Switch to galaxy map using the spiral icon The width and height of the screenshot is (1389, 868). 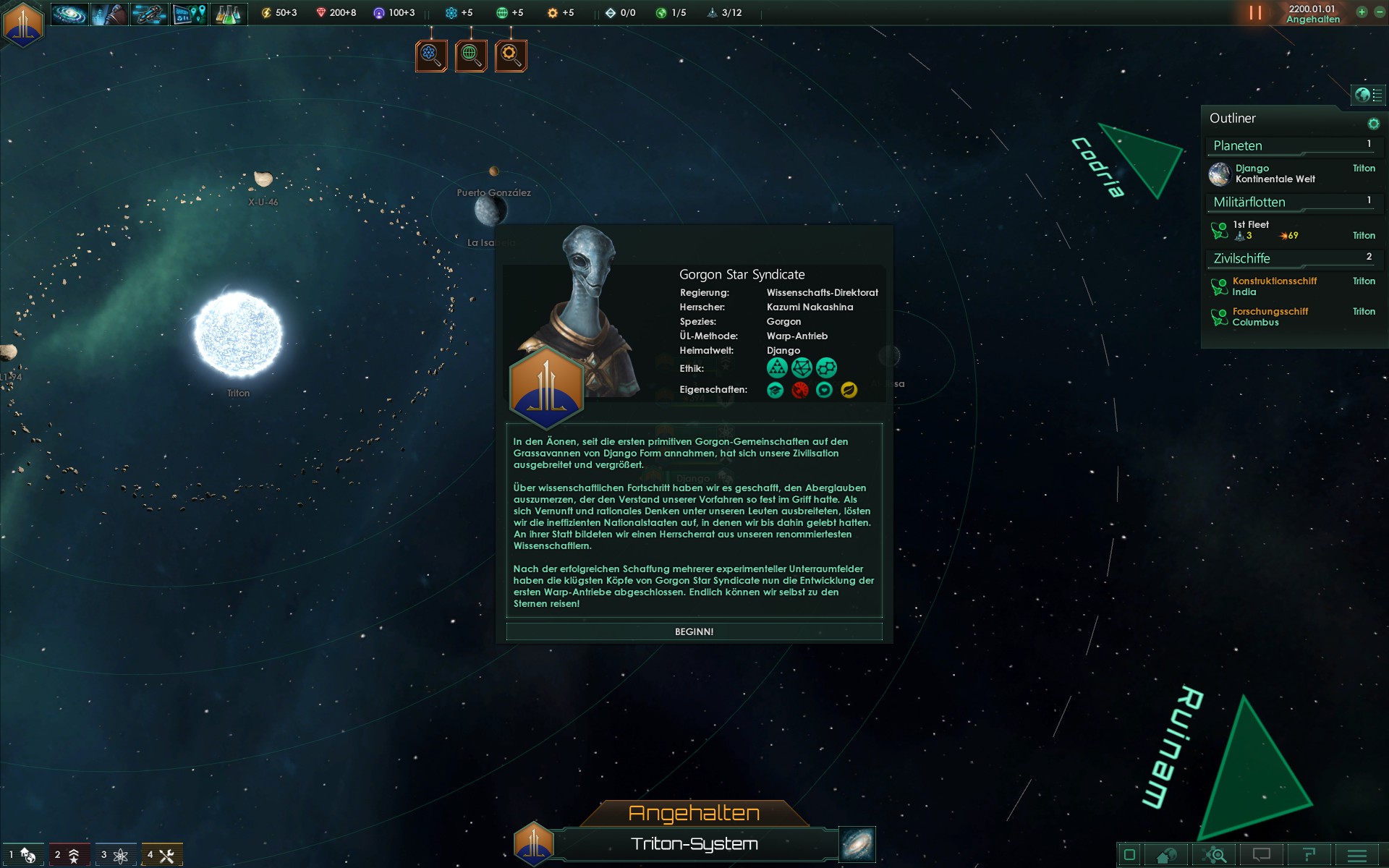(857, 844)
